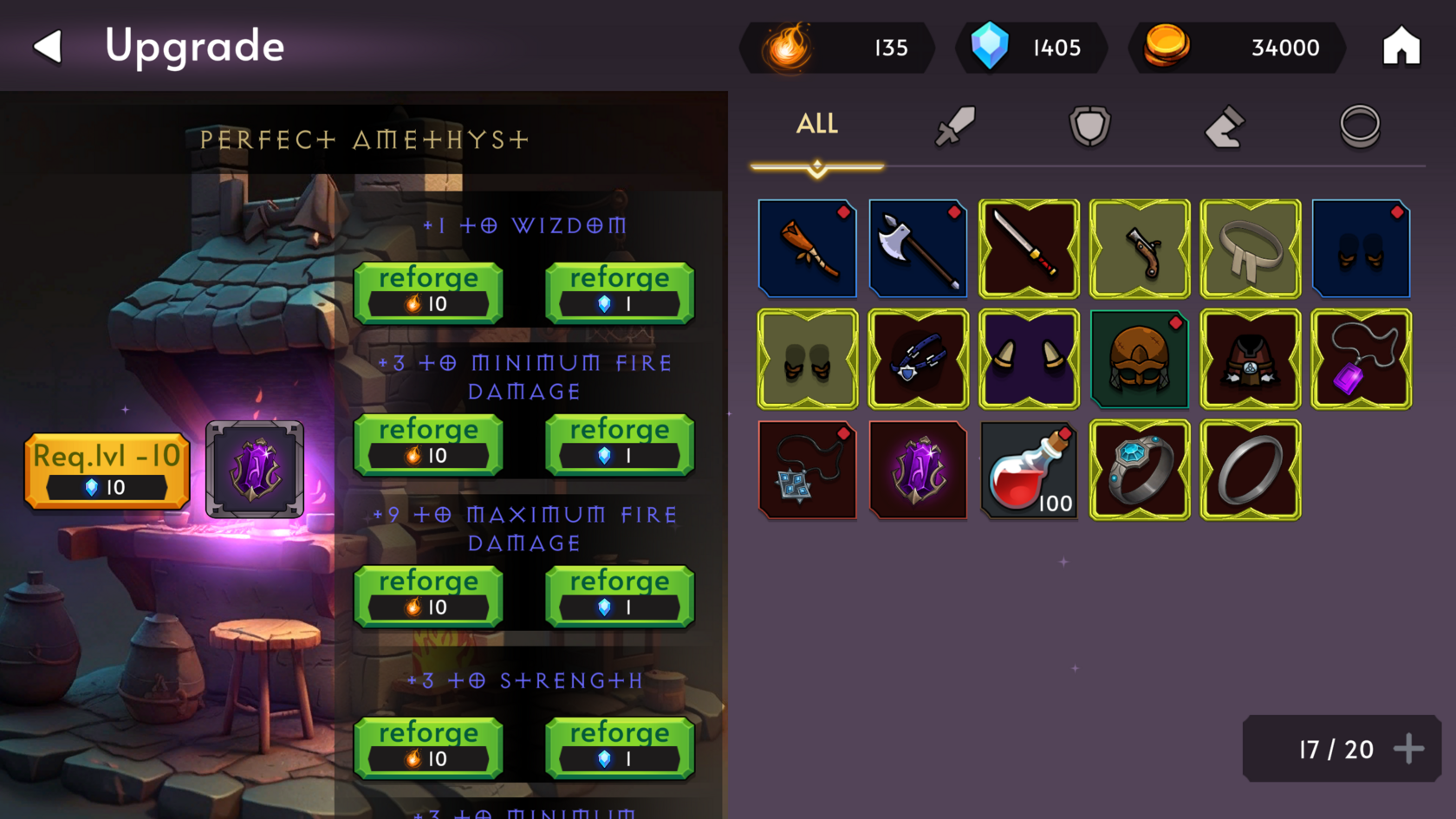
Task: Pick the blue-gem ring item
Action: (1140, 471)
